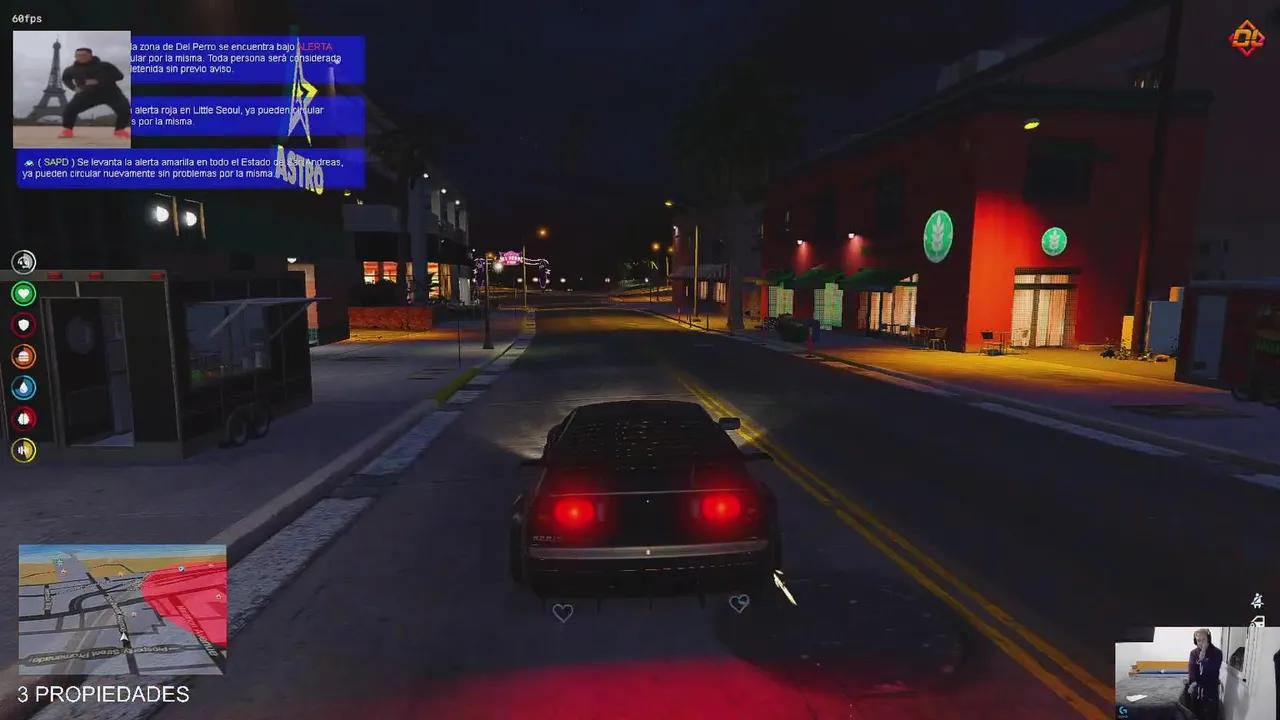Click the red stress brain icon
The image size is (1280, 720).
(x=24, y=419)
